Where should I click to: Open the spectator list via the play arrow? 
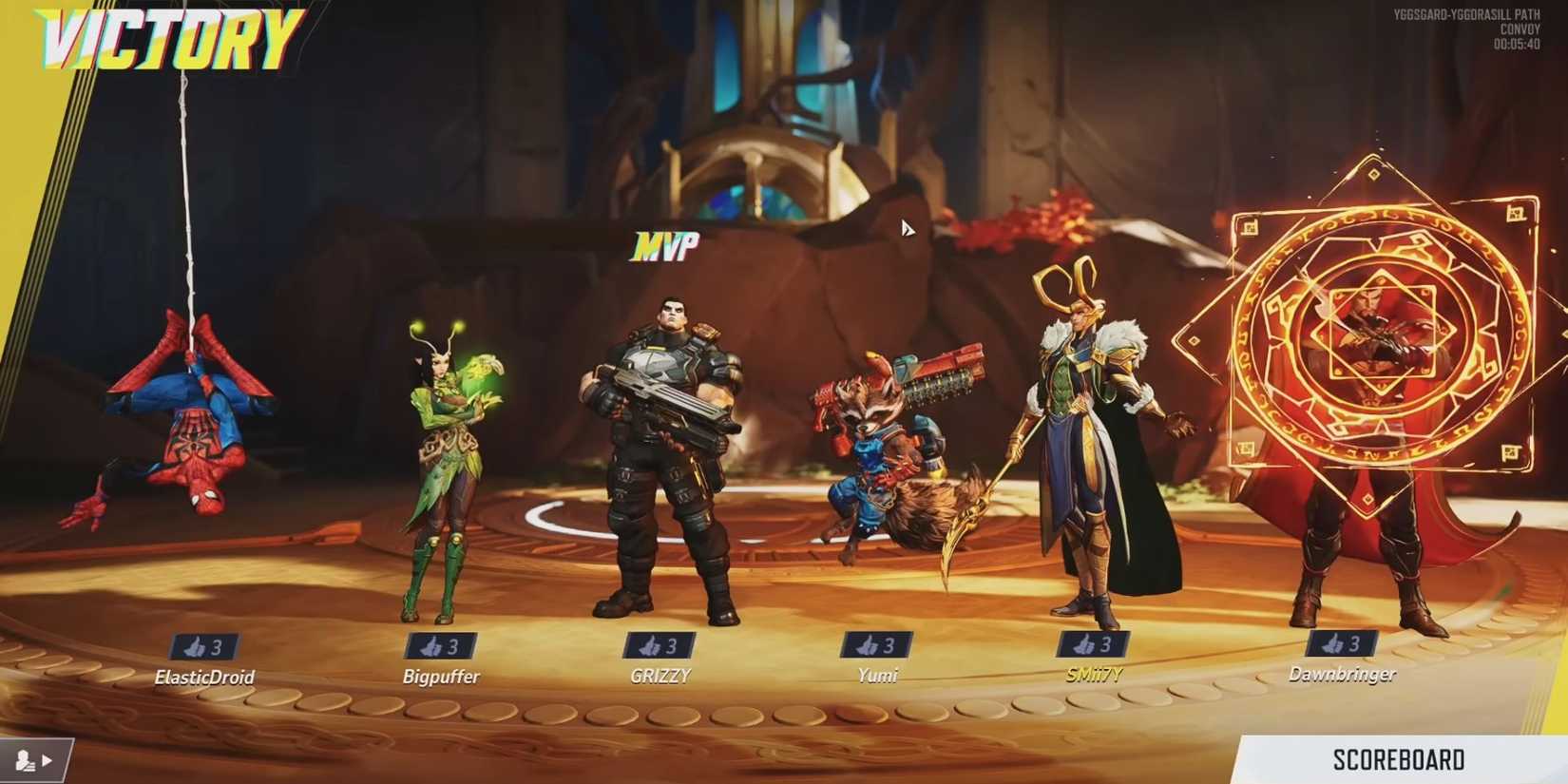(46, 760)
